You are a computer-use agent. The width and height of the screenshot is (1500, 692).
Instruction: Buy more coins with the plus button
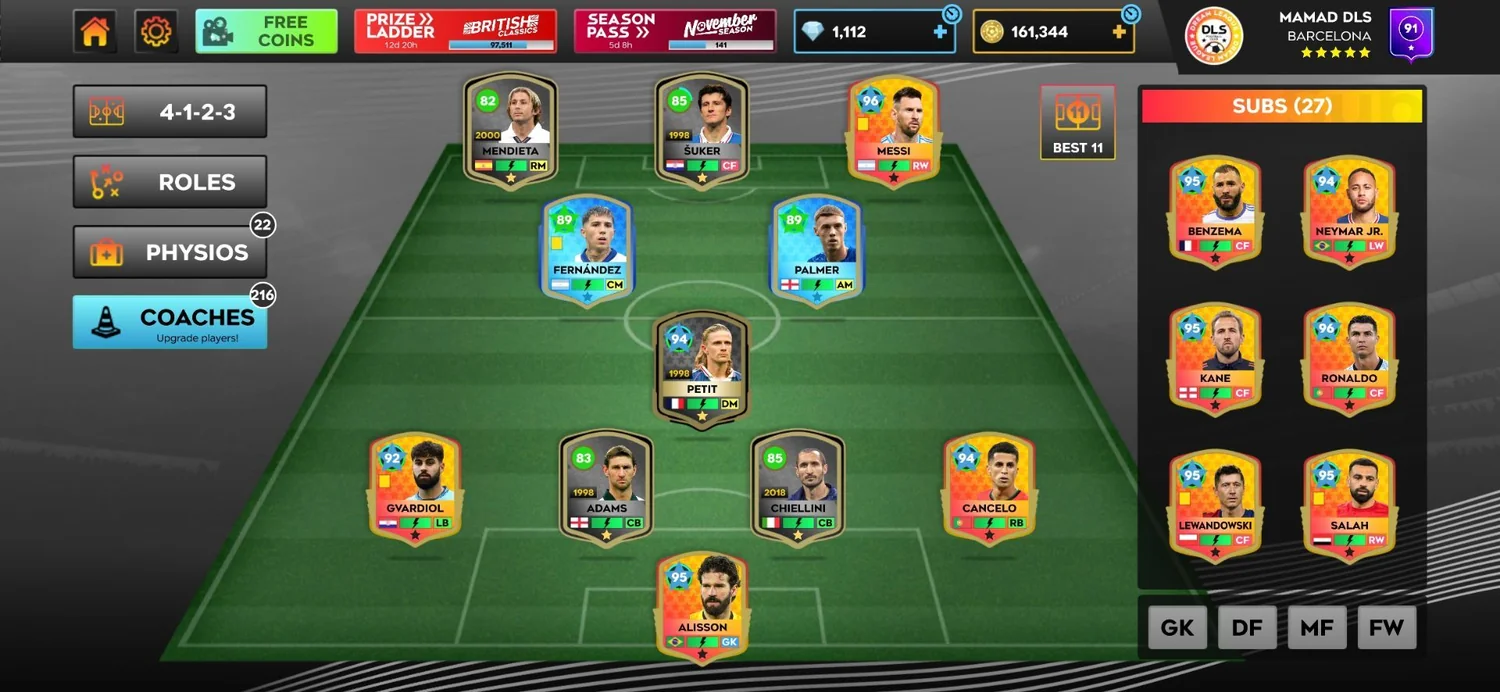click(1119, 32)
